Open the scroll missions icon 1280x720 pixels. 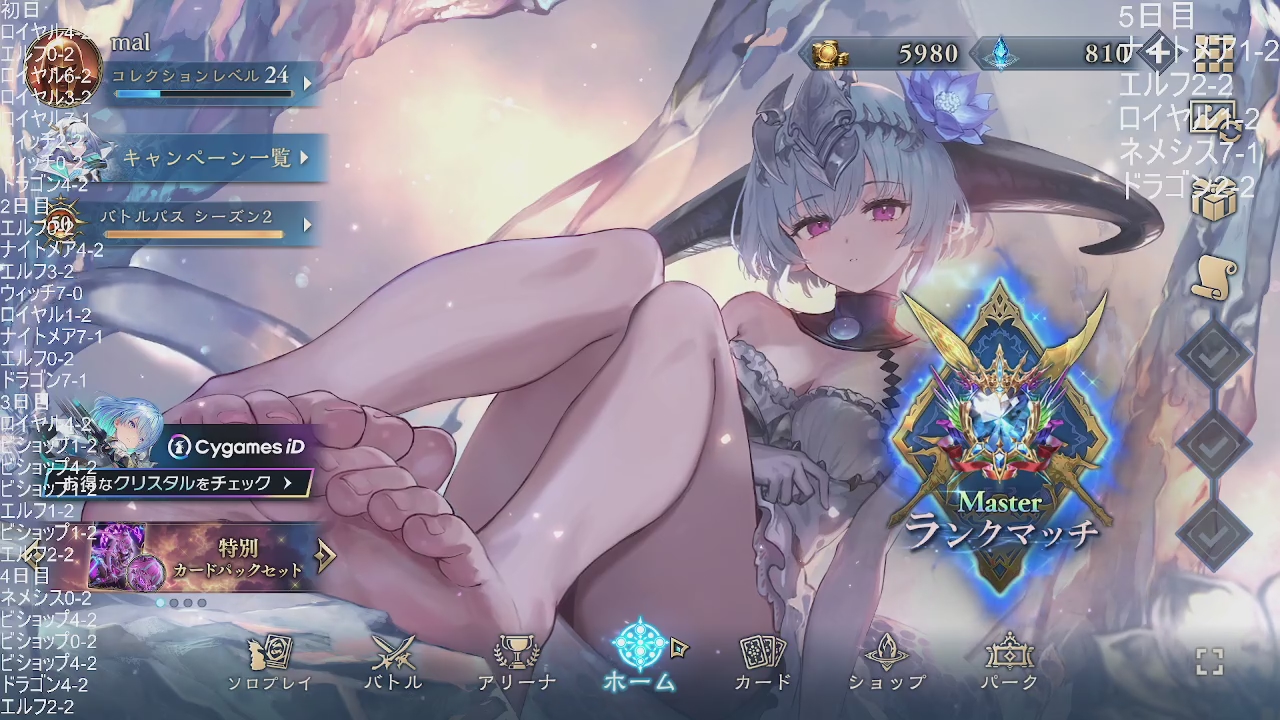pyautogui.click(x=1214, y=274)
